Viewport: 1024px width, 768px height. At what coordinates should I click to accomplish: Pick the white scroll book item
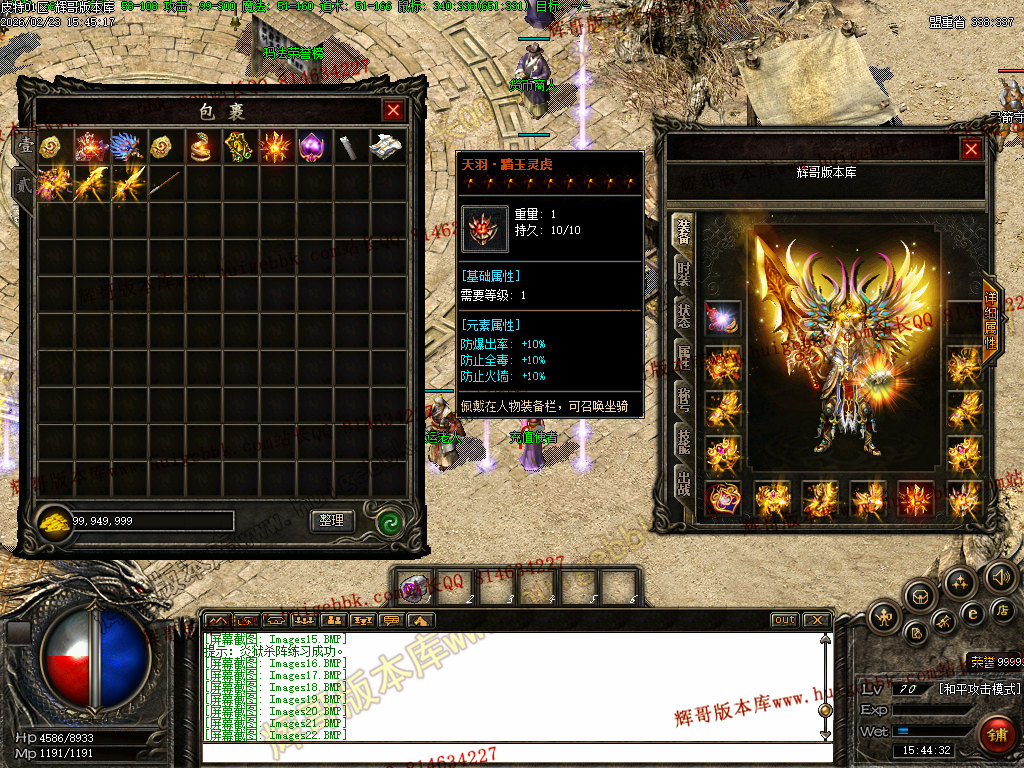click(x=388, y=147)
